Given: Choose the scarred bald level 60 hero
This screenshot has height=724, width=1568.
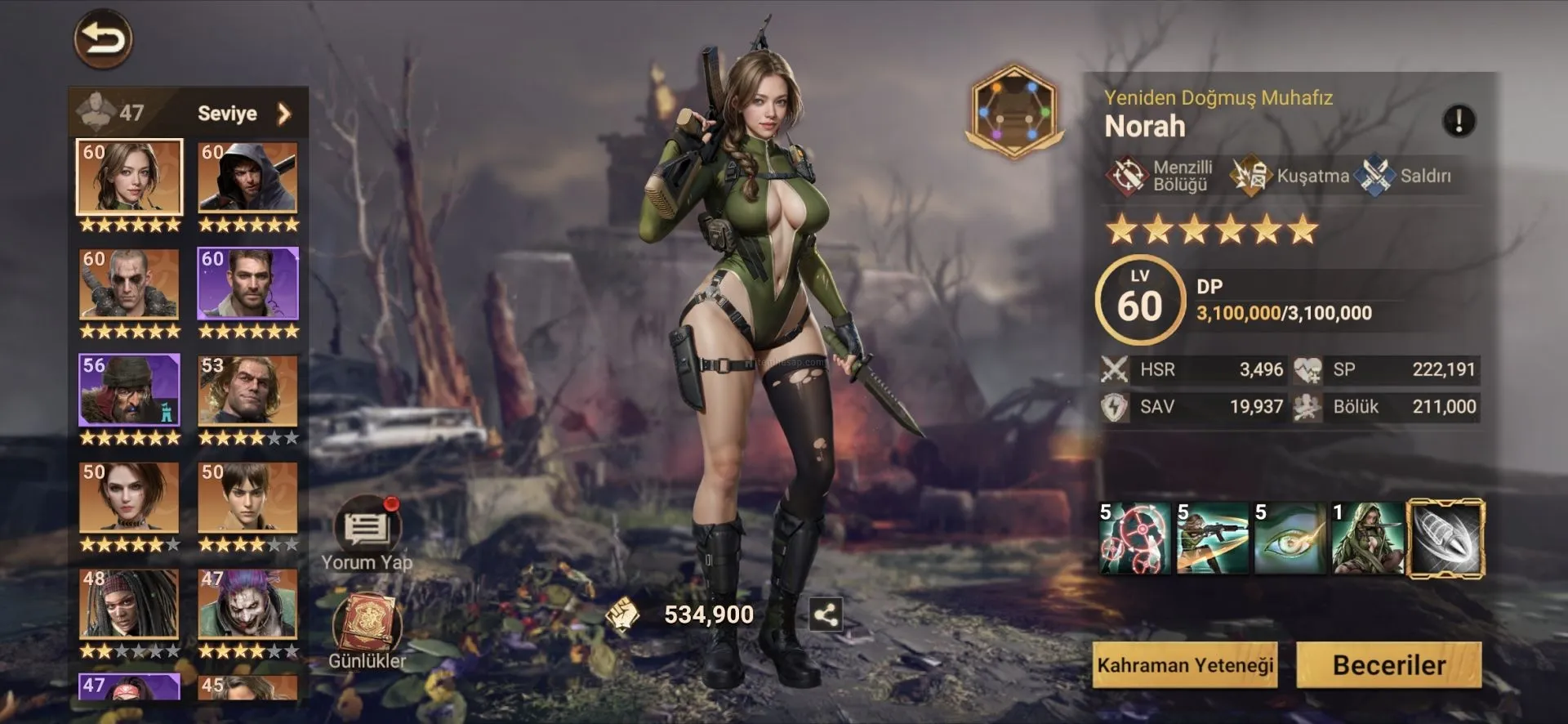Looking at the screenshot, I should click(129, 284).
